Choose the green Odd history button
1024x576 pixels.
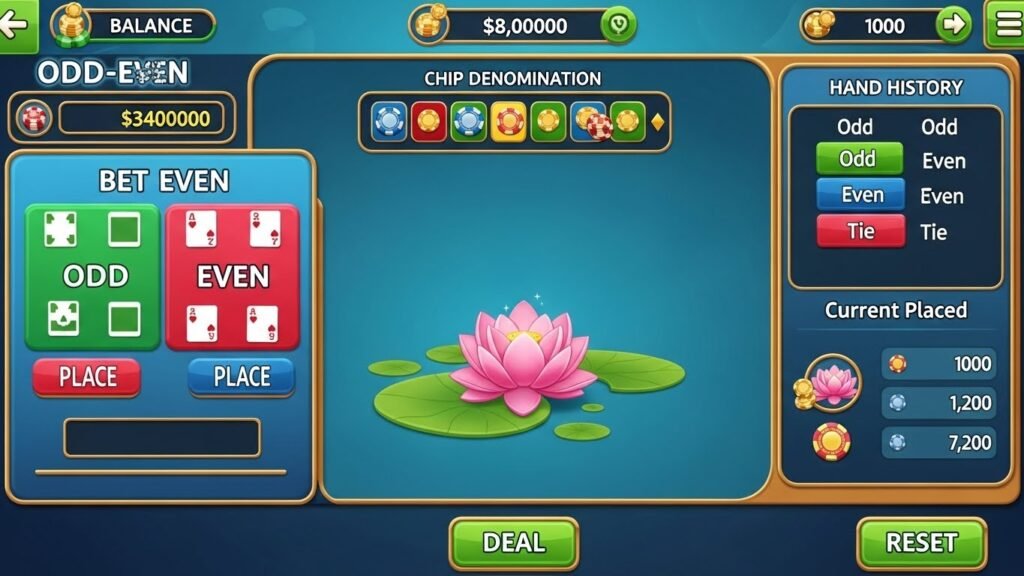[858, 159]
